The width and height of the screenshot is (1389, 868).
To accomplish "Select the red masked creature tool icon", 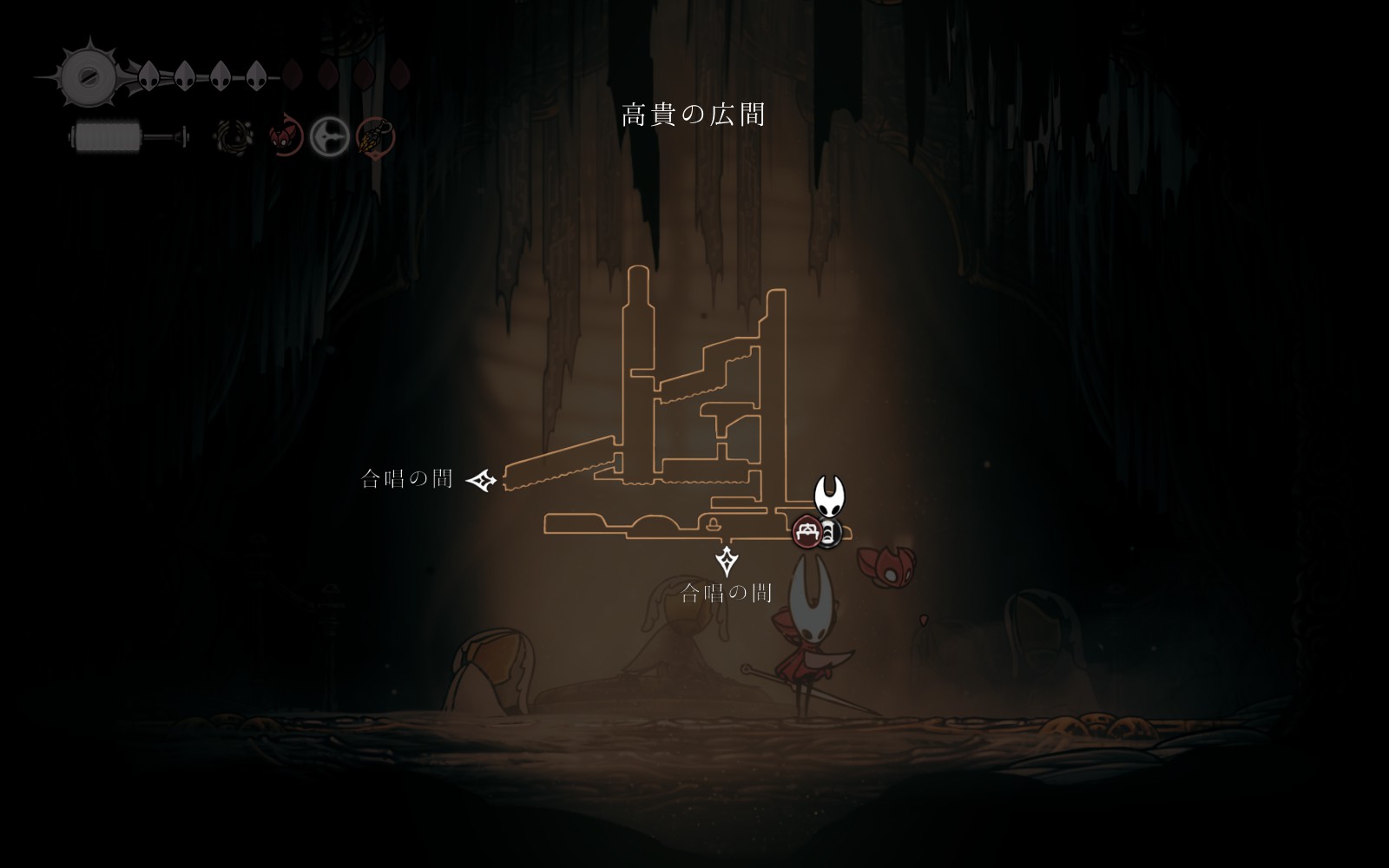I will [284, 137].
